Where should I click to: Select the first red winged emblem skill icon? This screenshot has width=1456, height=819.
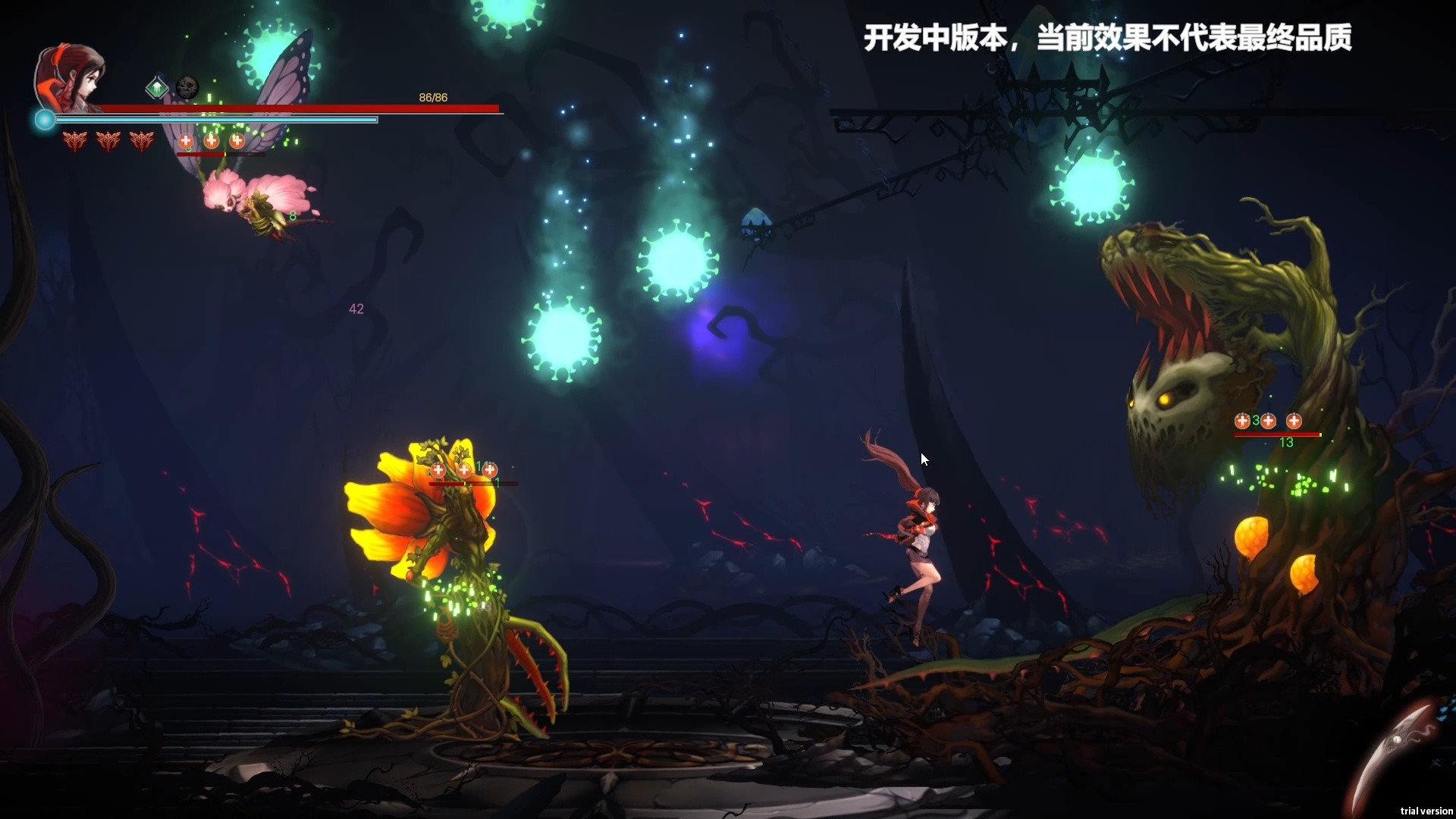click(74, 141)
